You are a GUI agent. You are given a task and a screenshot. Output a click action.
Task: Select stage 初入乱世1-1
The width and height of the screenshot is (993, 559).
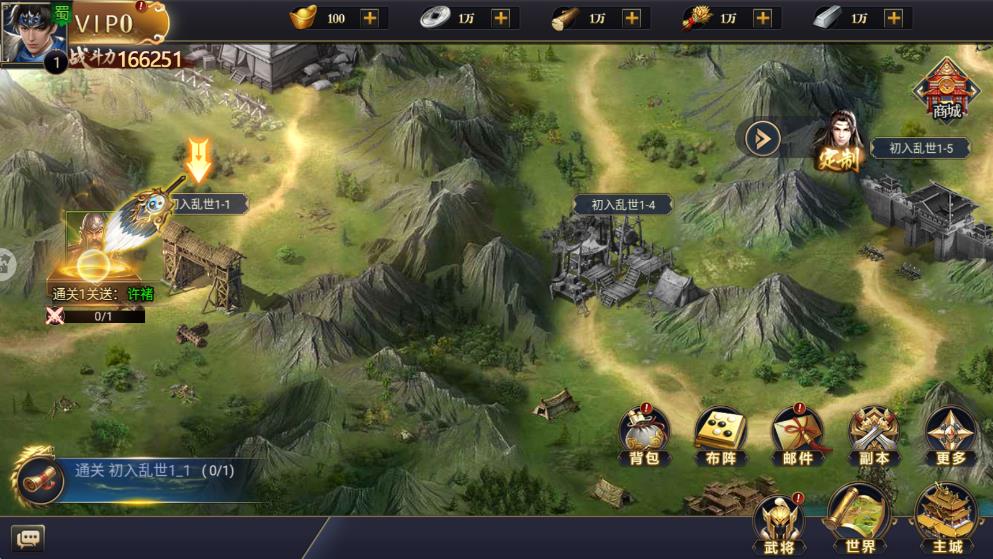coord(205,204)
